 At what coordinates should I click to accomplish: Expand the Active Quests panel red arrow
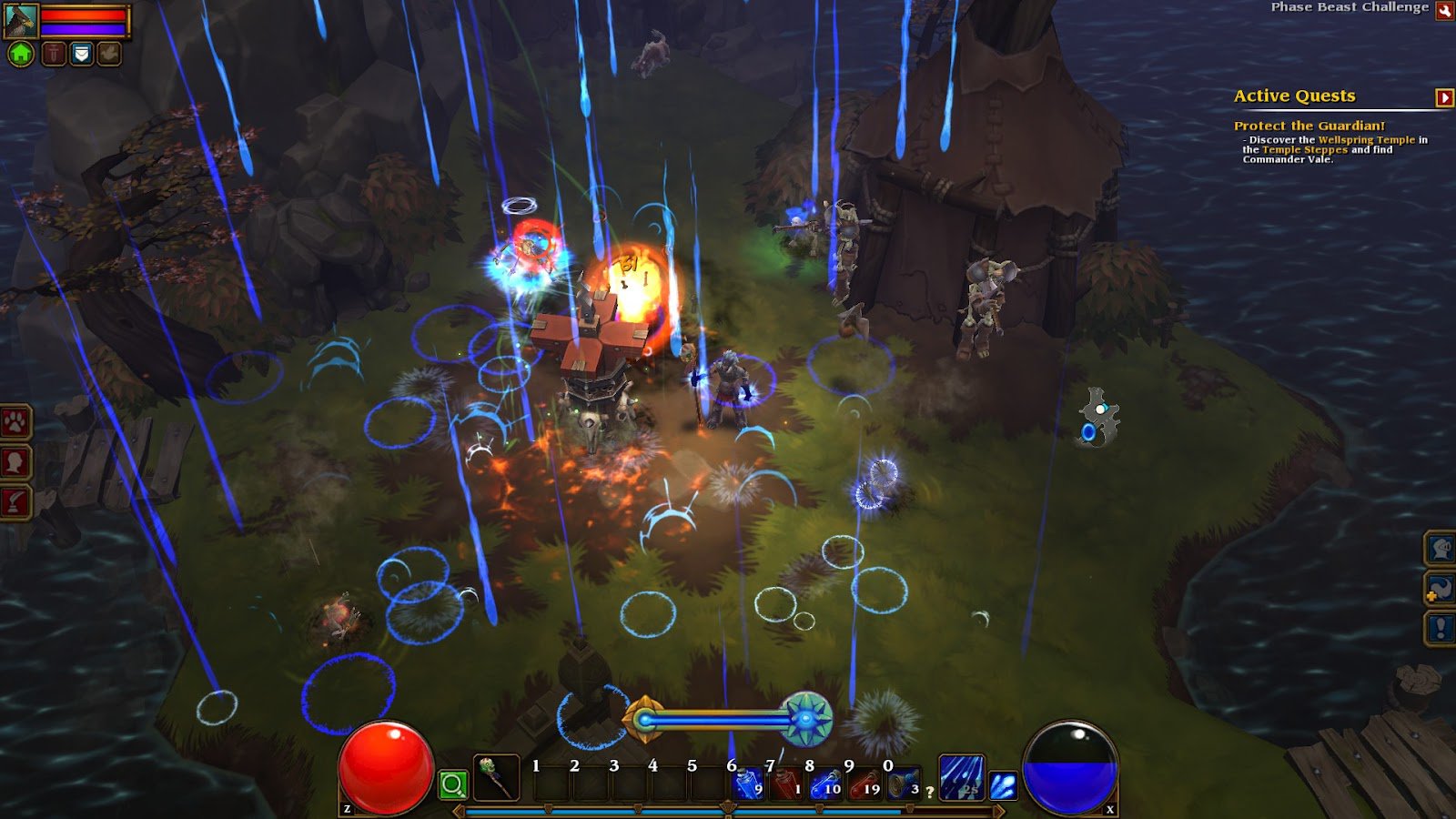point(1443,96)
